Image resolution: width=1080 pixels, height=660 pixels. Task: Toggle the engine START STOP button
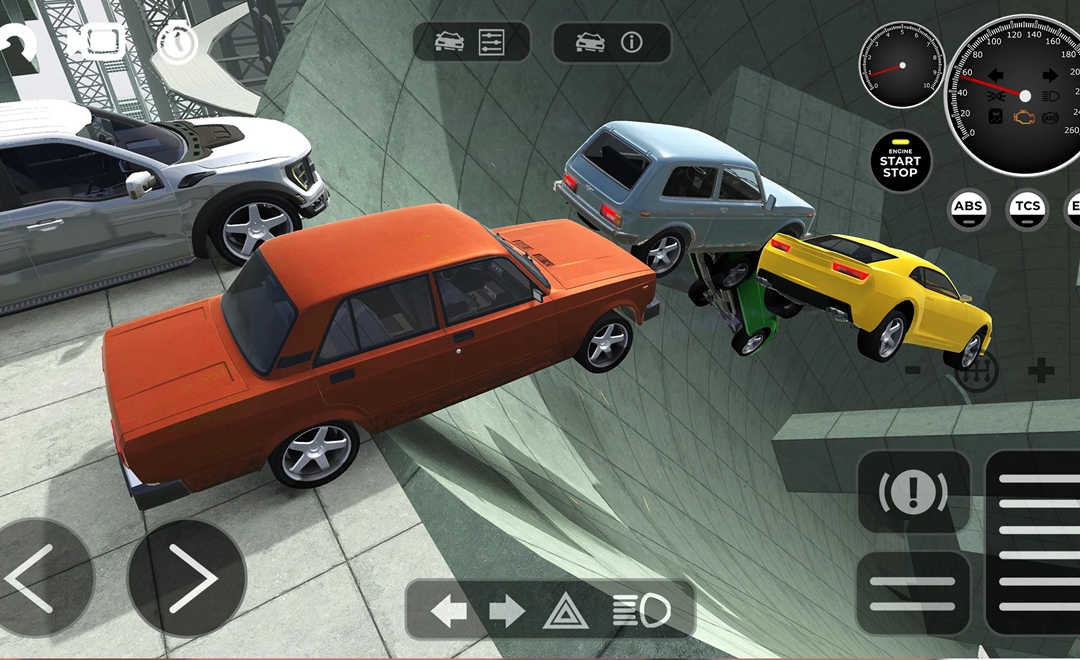[x=899, y=161]
